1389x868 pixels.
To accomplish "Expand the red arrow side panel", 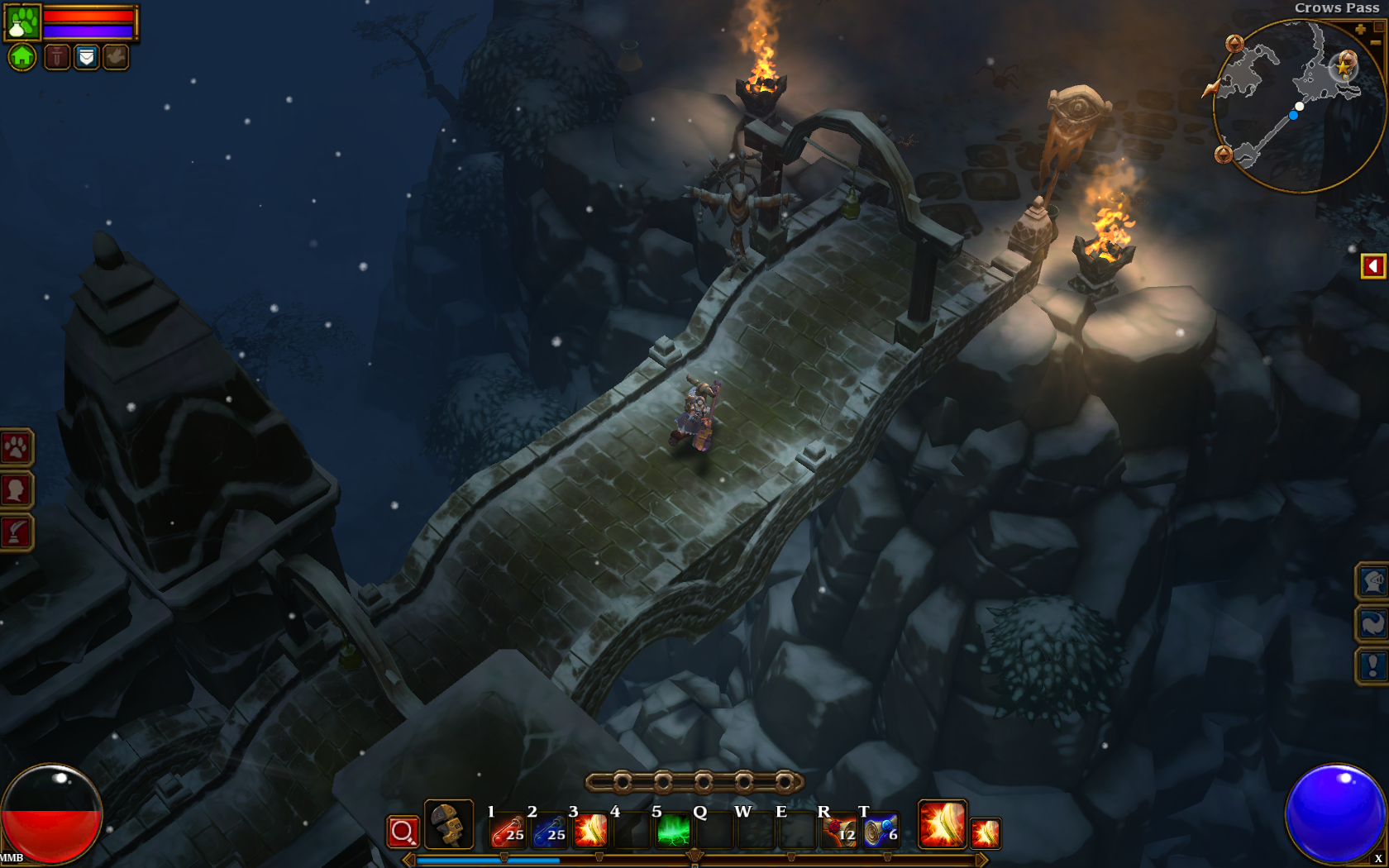I will tap(1372, 266).
